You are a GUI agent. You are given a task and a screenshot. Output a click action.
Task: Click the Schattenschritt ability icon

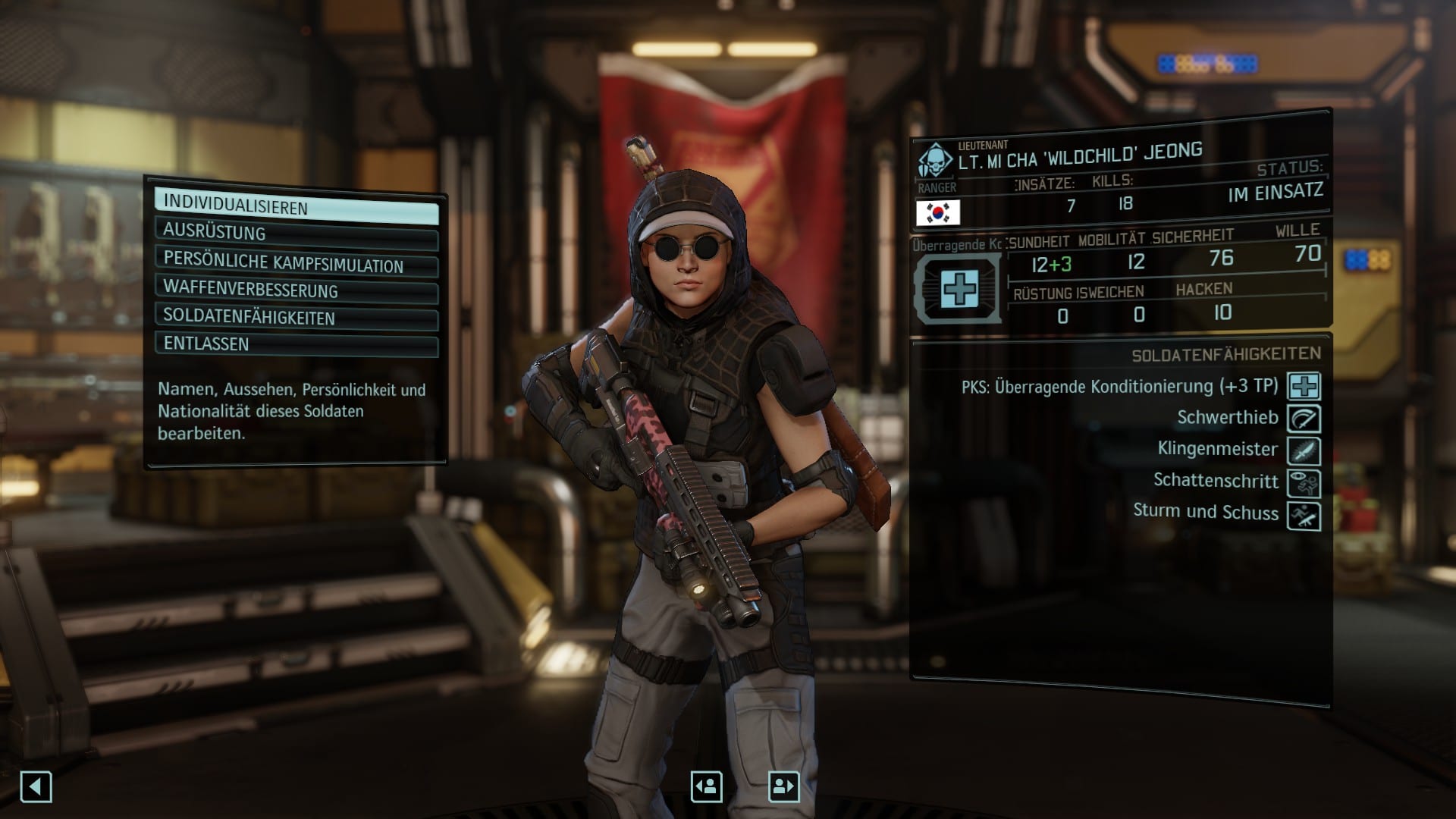pos(1304,484)
